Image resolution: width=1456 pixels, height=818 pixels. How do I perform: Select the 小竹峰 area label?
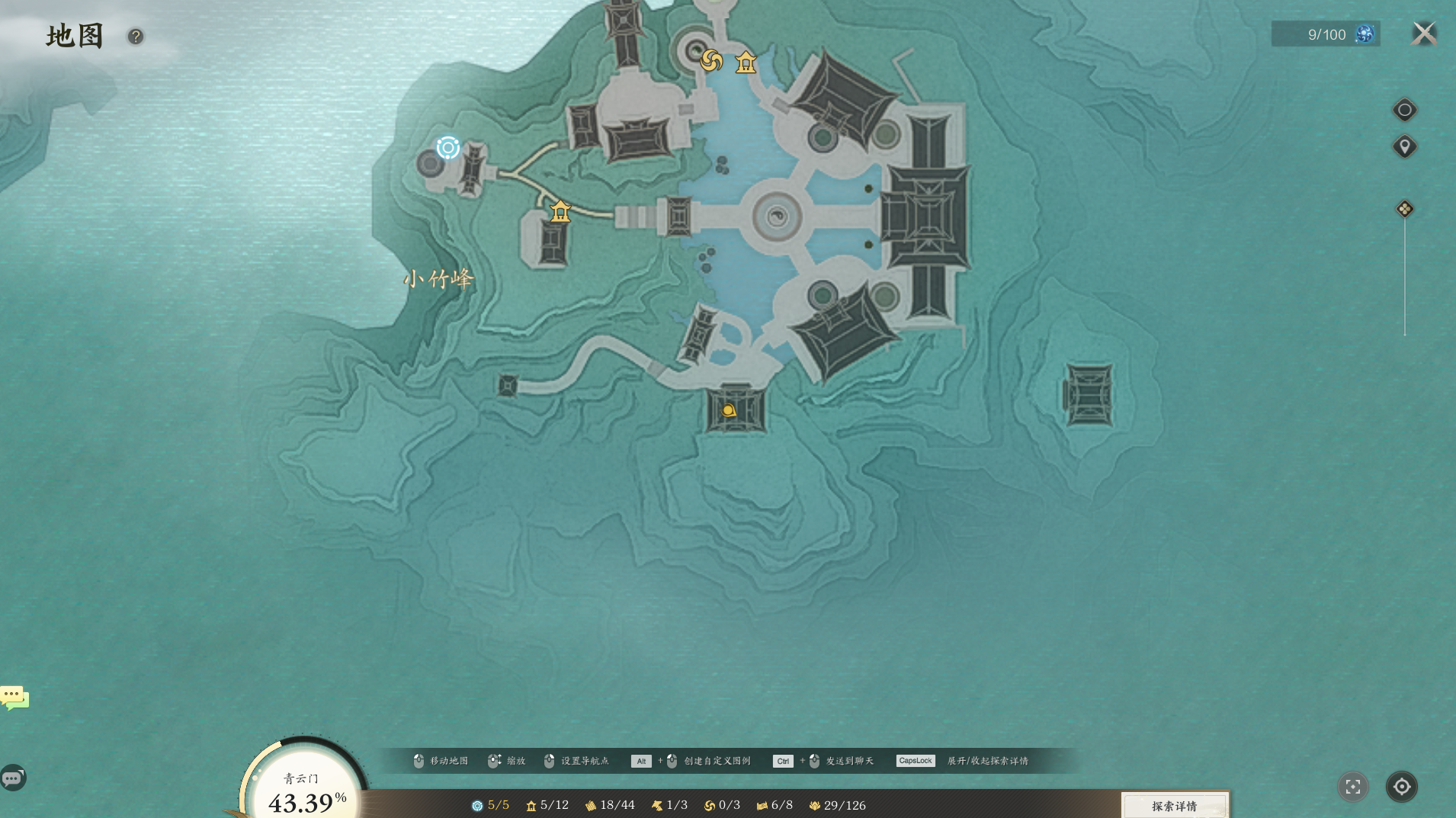pos(438,279)
